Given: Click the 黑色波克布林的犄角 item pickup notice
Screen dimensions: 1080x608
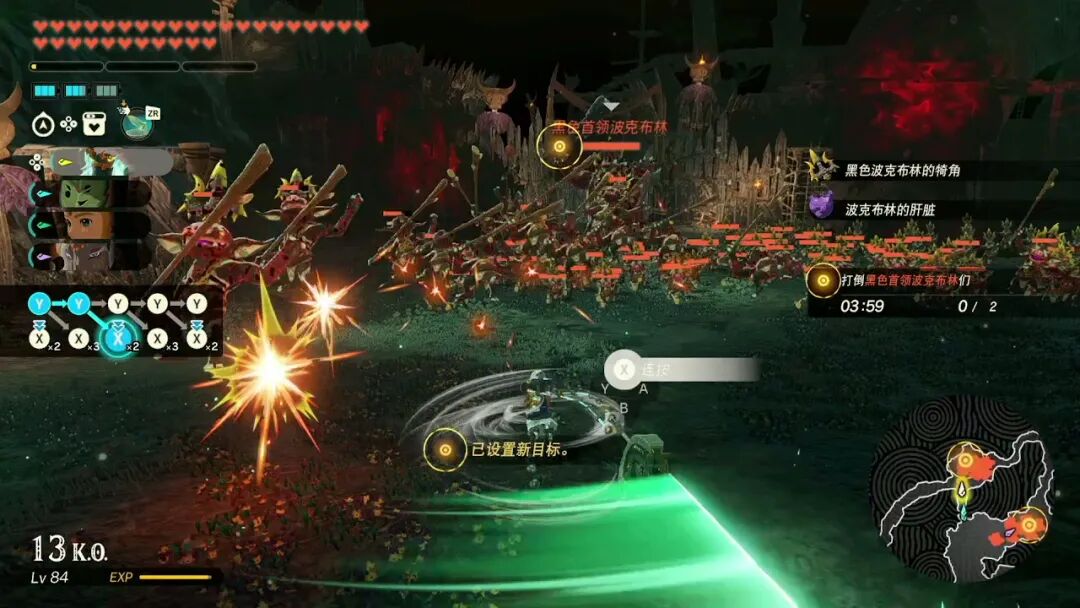Looking at the screenshot, I should tap(900, 171).
